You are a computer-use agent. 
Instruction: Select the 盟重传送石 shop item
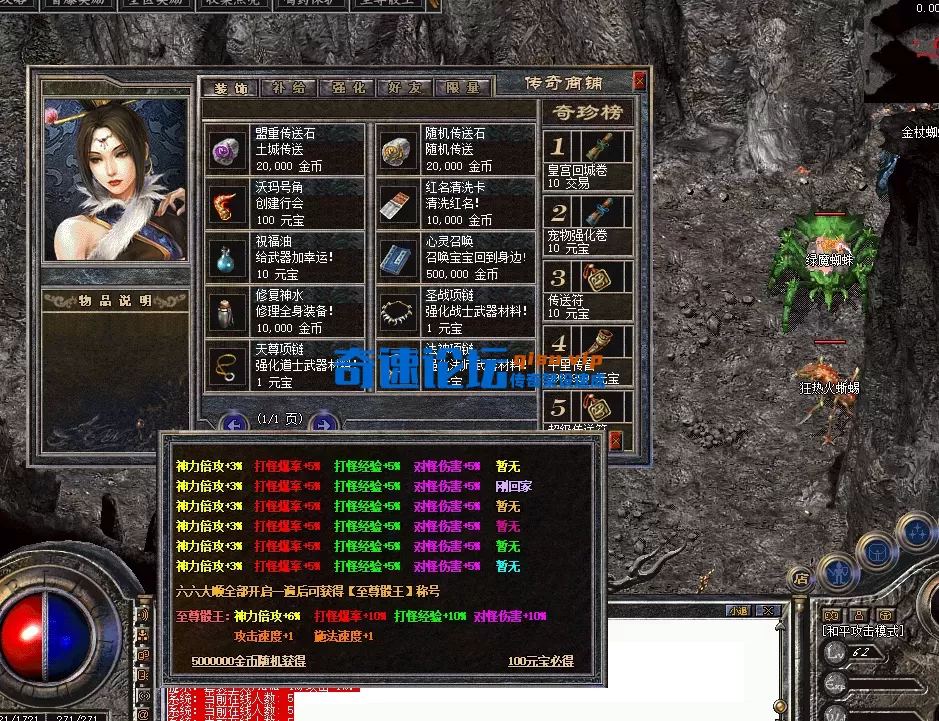pos(284,149)
